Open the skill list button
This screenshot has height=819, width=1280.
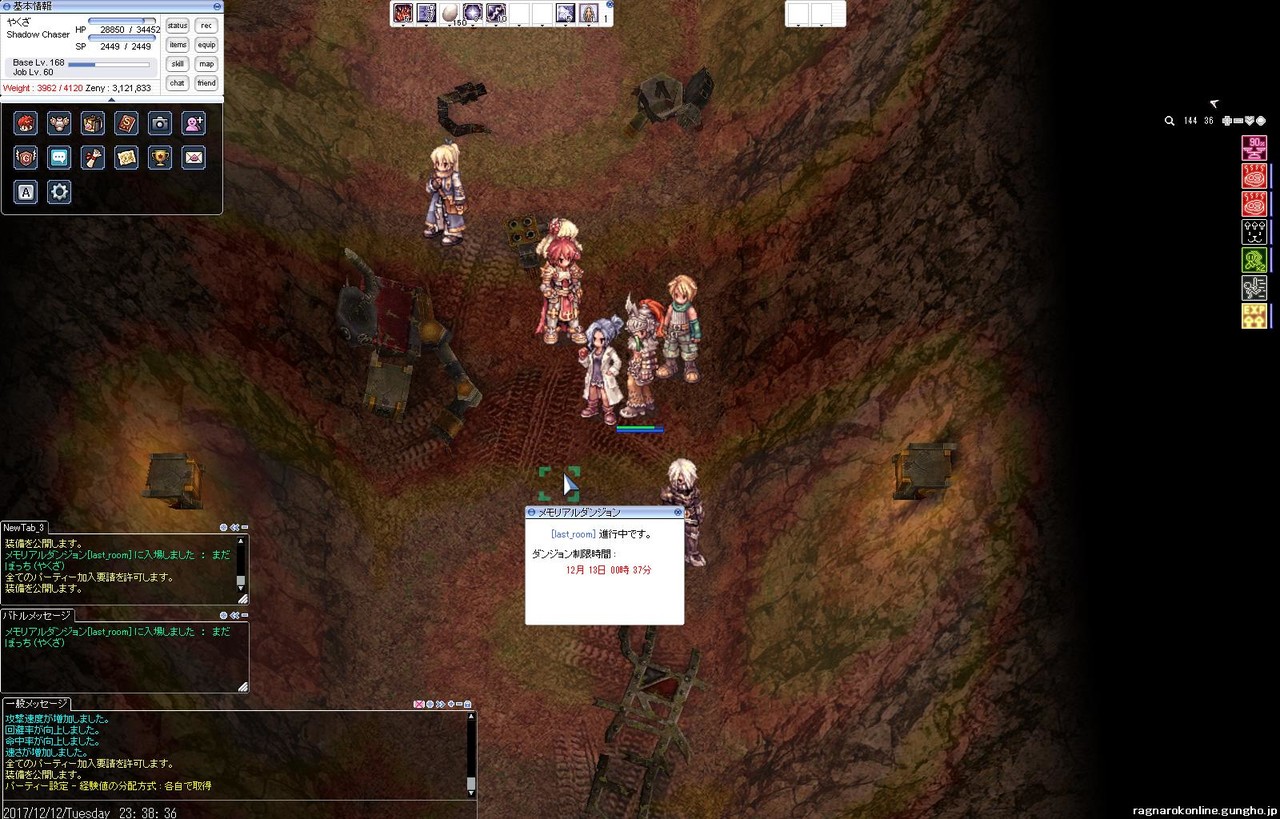(x=178, y=64)
